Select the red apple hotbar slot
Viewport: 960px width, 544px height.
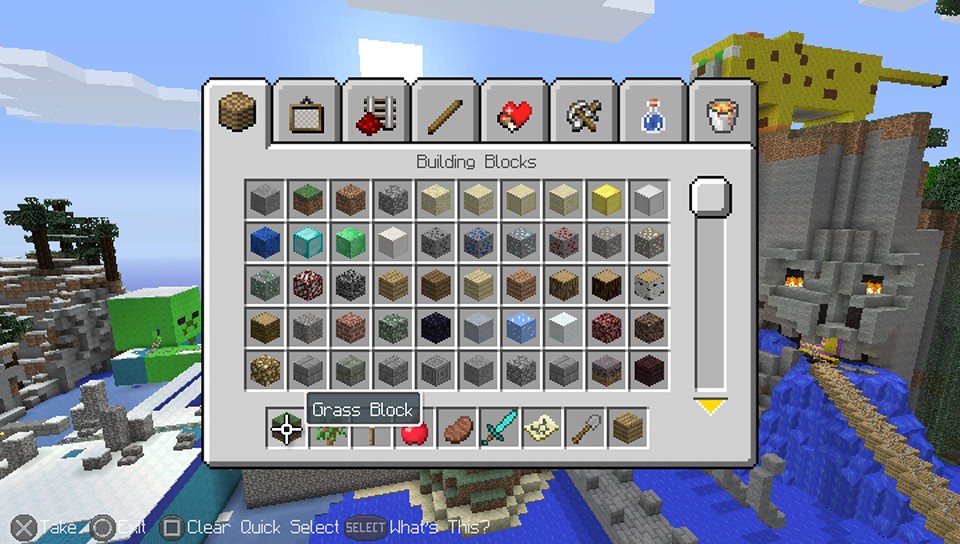414,428
